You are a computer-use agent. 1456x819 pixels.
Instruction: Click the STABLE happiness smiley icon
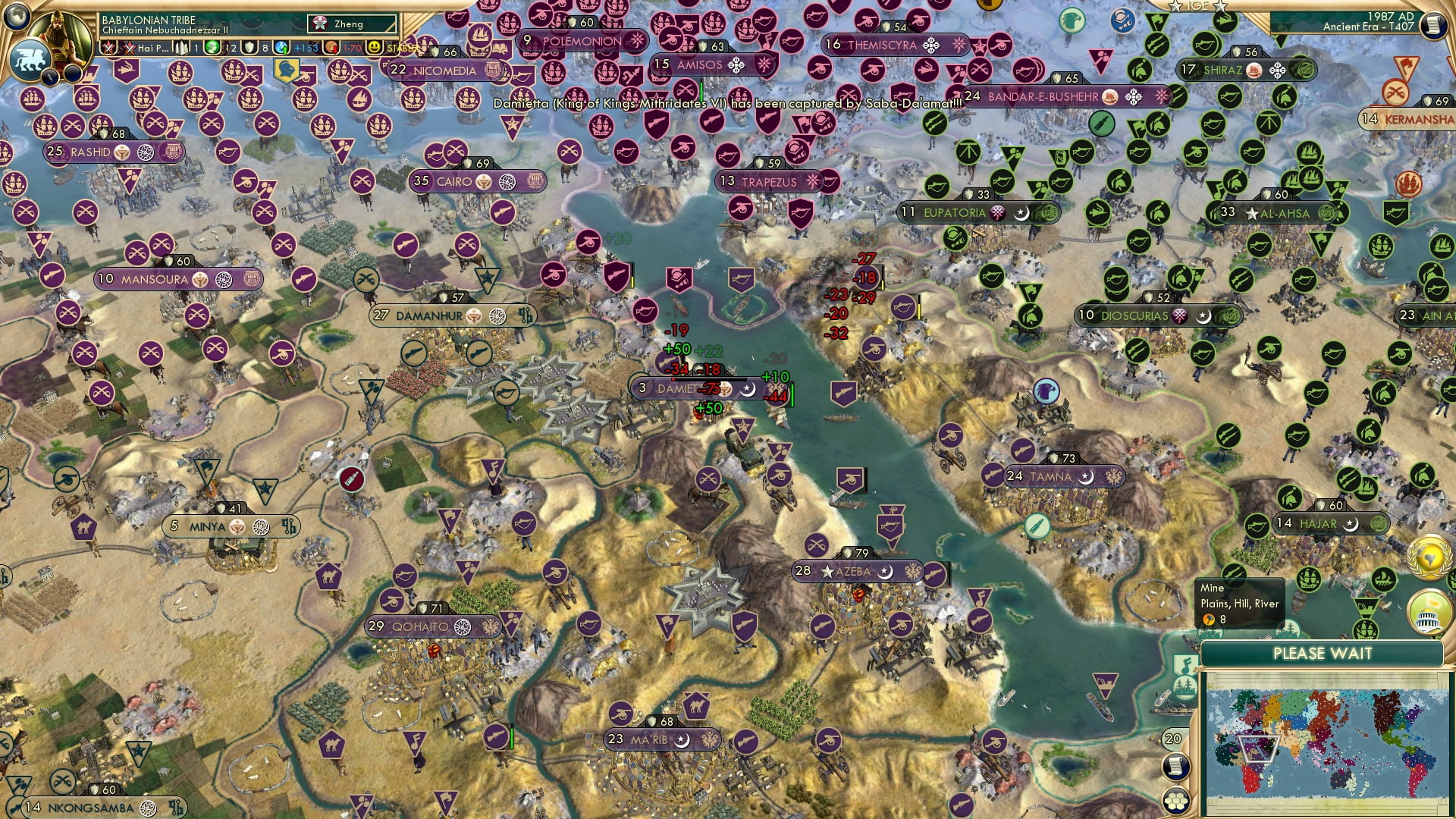tap(374, 46)
